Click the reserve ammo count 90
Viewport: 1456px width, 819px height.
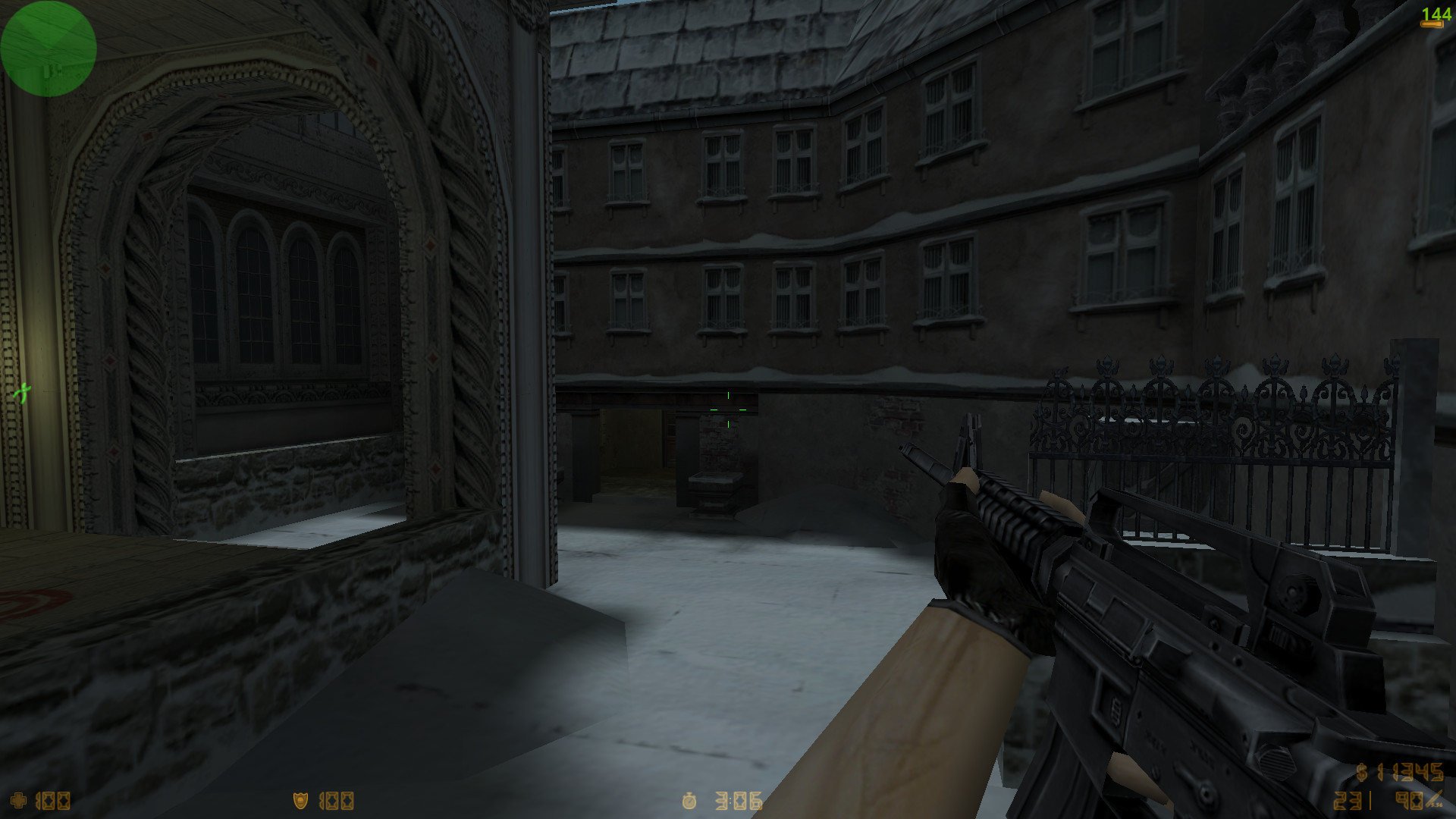1410,800
